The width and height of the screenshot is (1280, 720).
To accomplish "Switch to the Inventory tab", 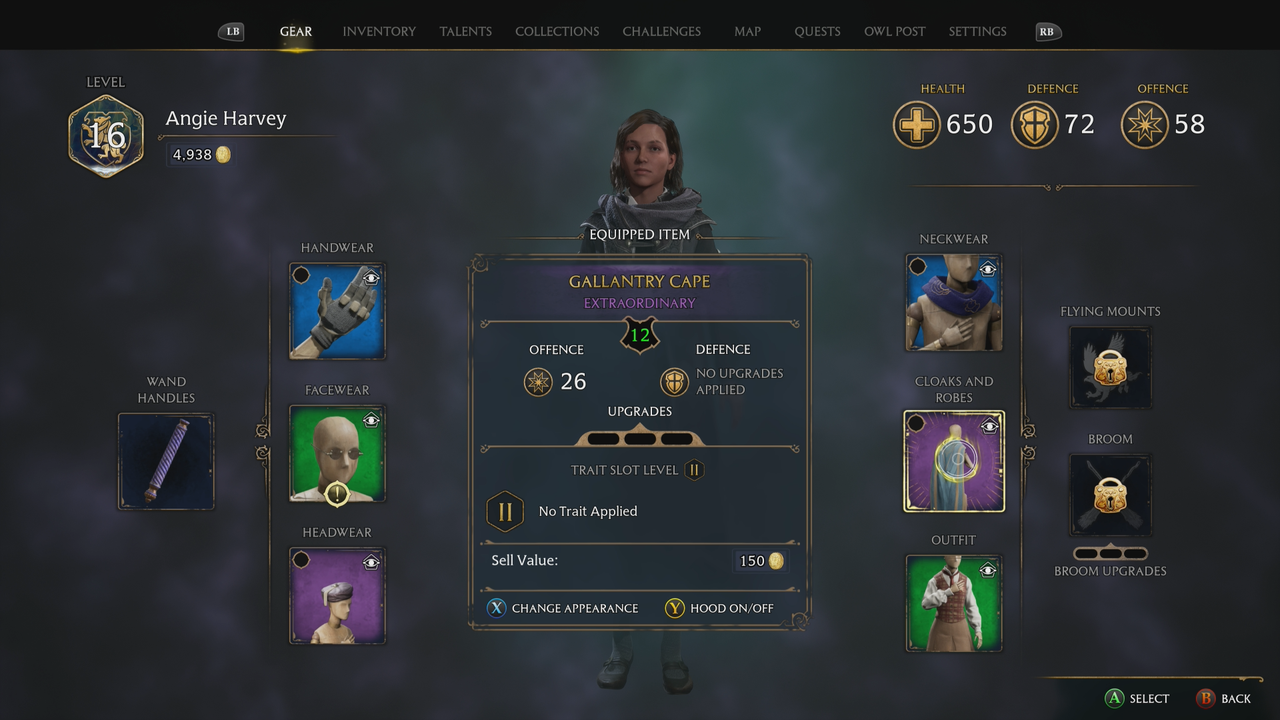I will click(379, 31).
